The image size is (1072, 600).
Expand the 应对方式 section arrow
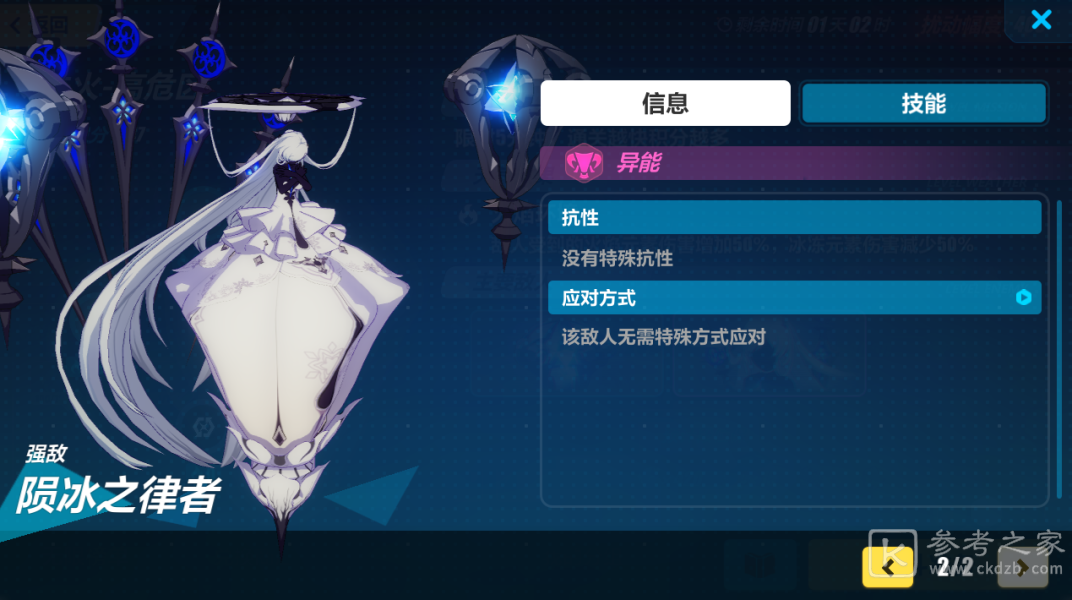[1023, 297]
